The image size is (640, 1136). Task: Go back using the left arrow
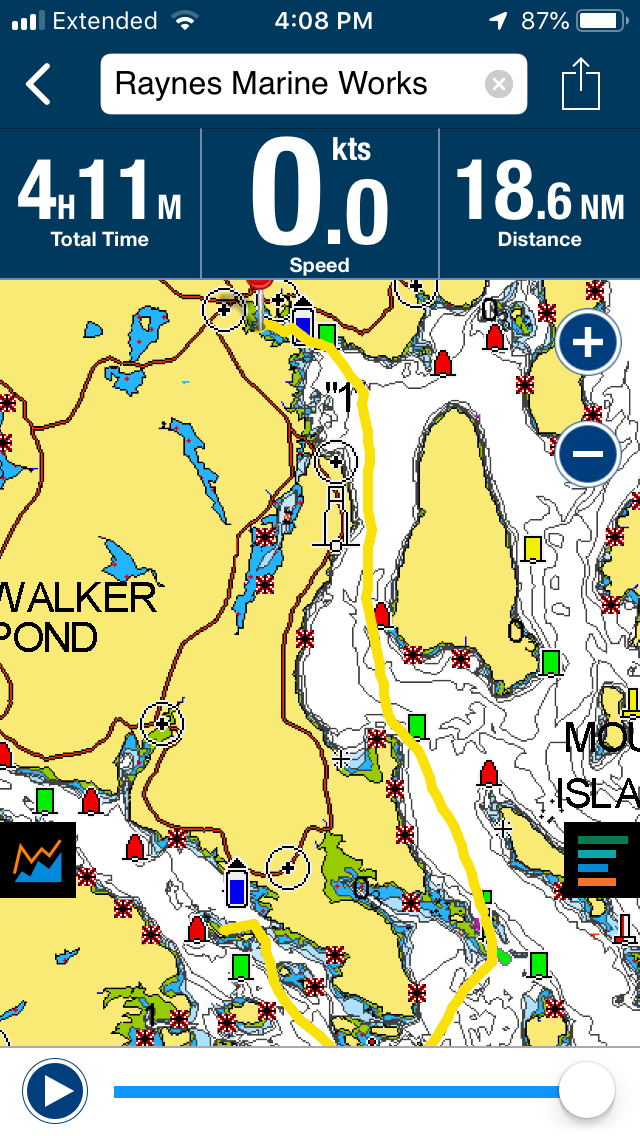click(38, 85)
